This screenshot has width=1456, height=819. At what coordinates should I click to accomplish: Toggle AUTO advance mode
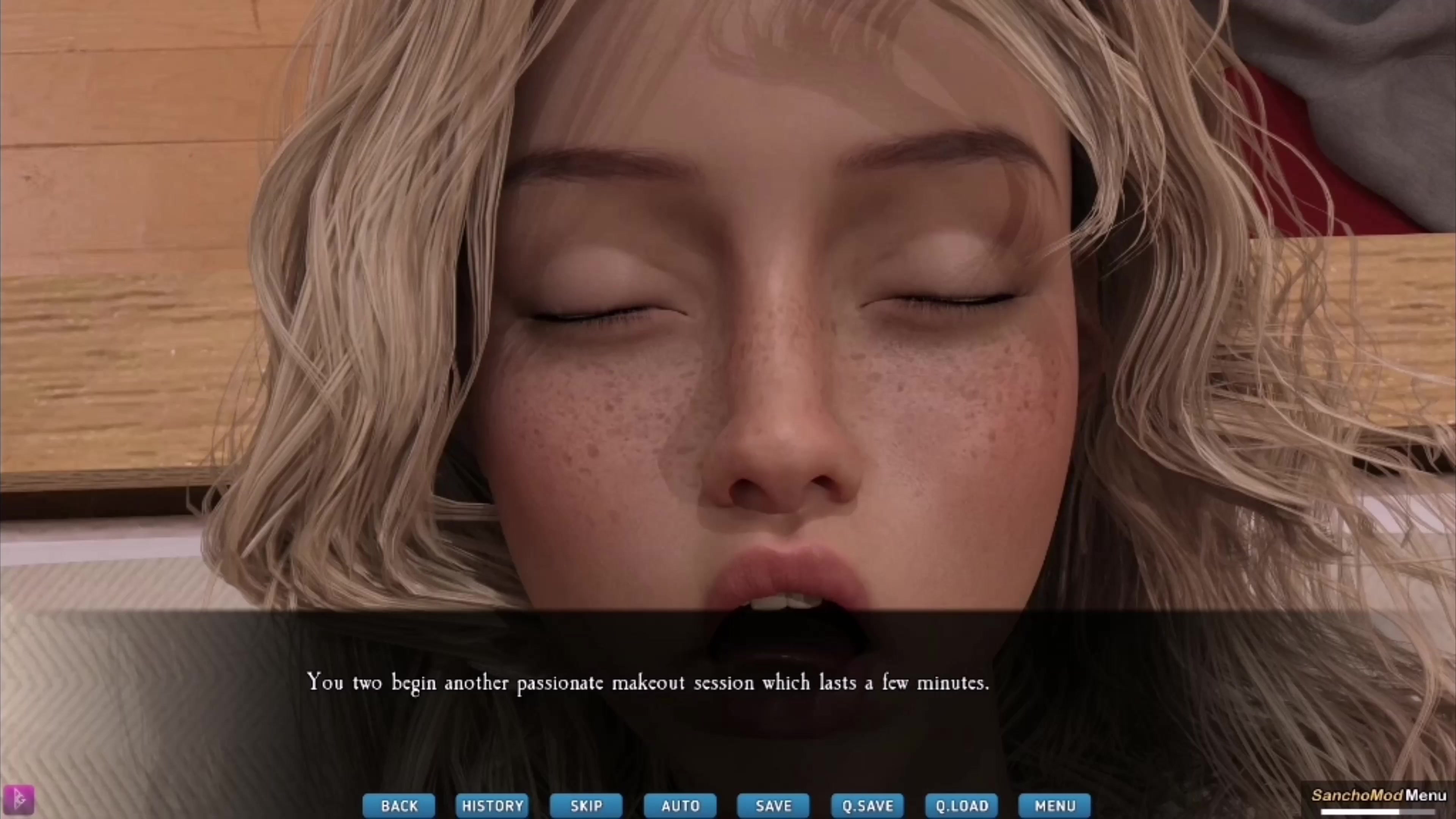click(x=681, y=805)
